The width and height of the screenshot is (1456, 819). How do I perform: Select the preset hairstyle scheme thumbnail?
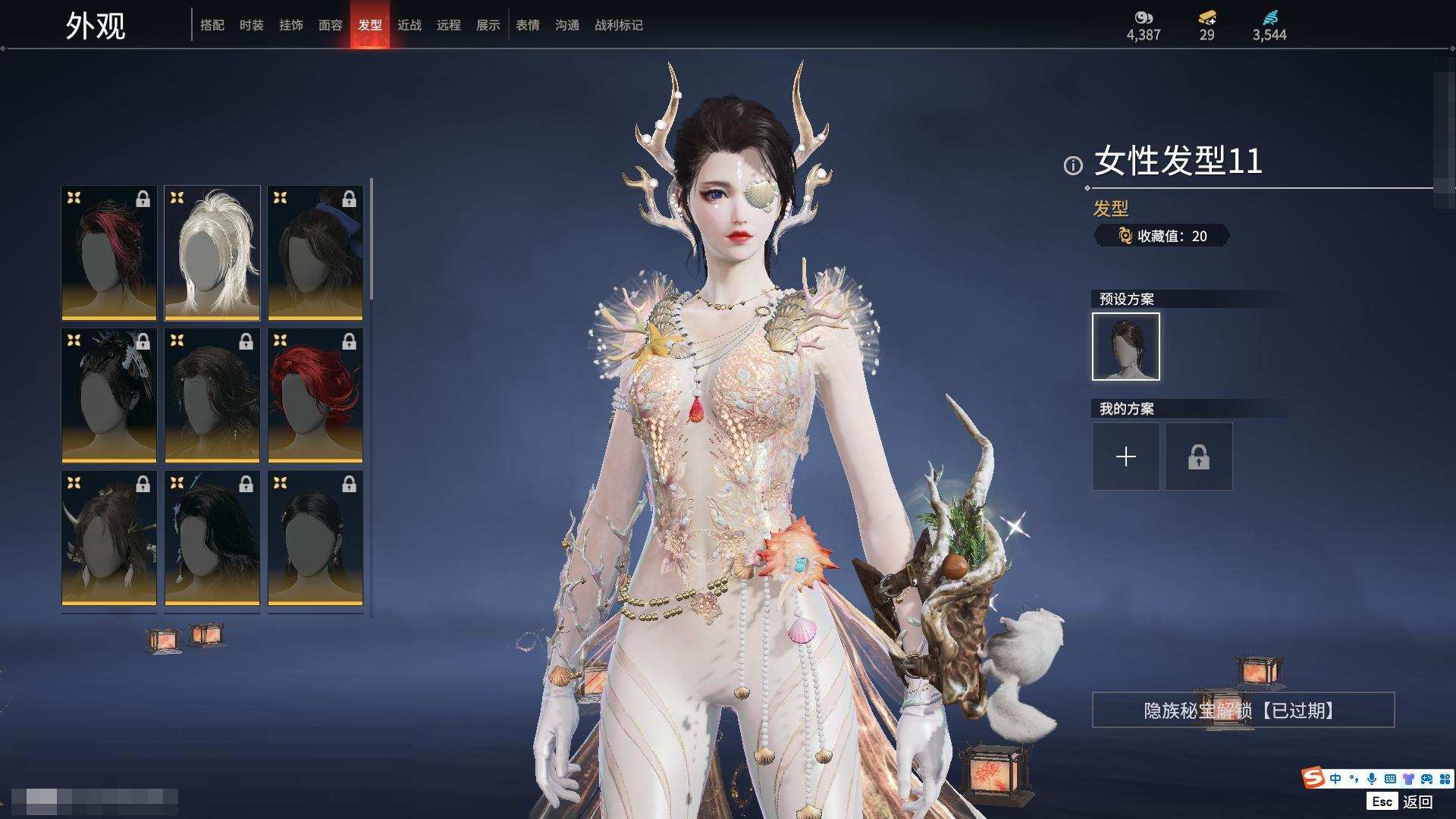(1126, 347)
